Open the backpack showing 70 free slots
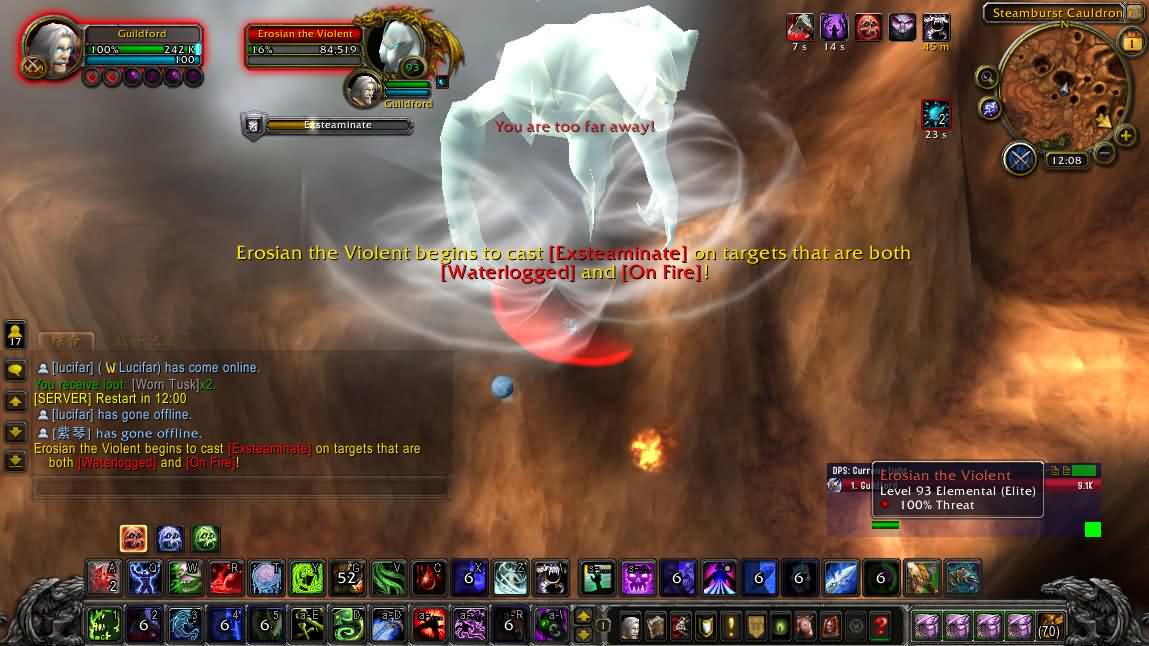The width and height of the screenshot is (1149, 646). coord(1050,626)
